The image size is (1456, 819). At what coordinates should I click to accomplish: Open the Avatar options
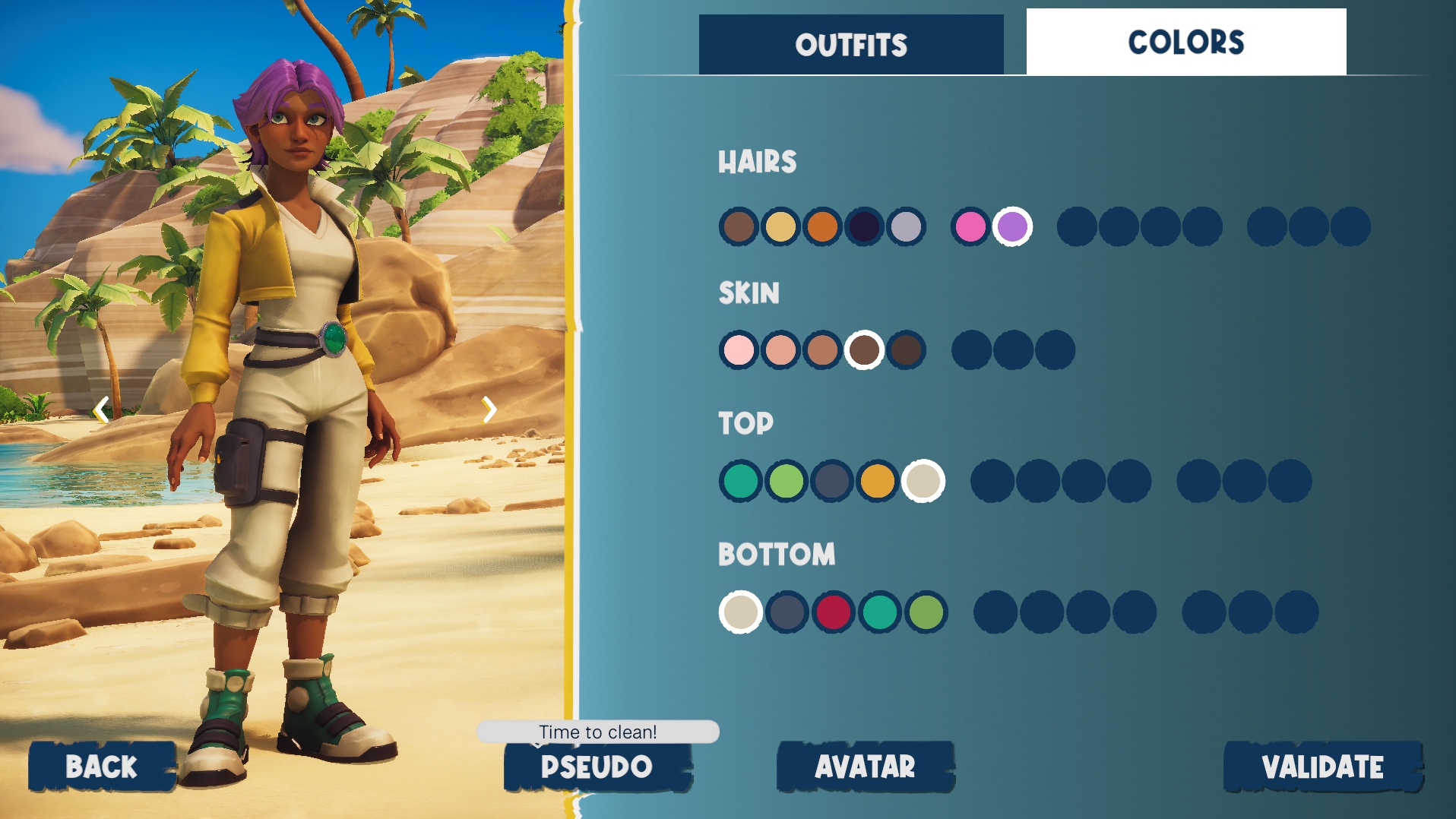click(x=865, y=767)
